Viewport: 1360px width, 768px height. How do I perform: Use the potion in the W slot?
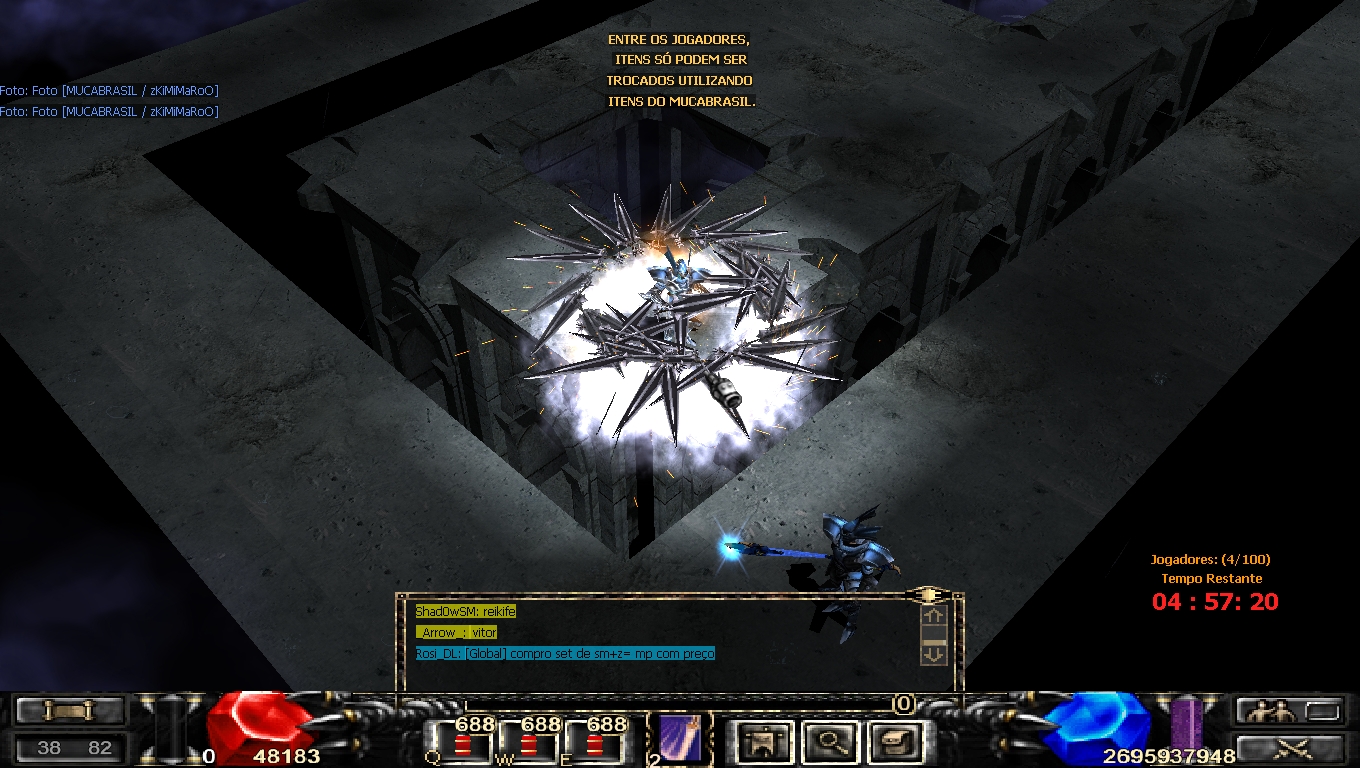[529, 745]
